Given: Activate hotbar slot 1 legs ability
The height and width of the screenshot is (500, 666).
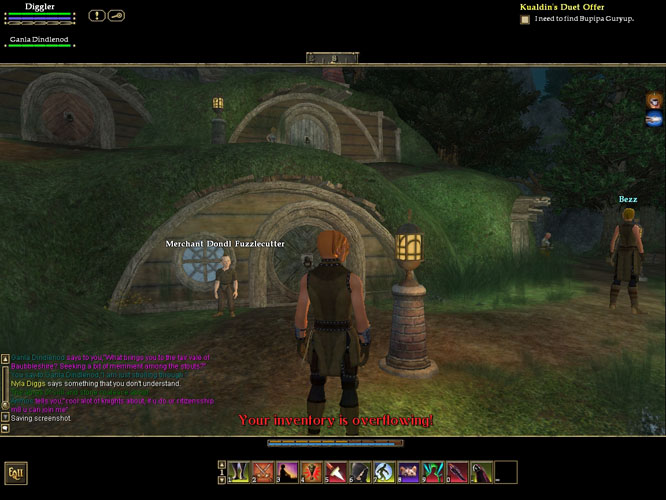Looking at the screenshot, I should 240,471.
